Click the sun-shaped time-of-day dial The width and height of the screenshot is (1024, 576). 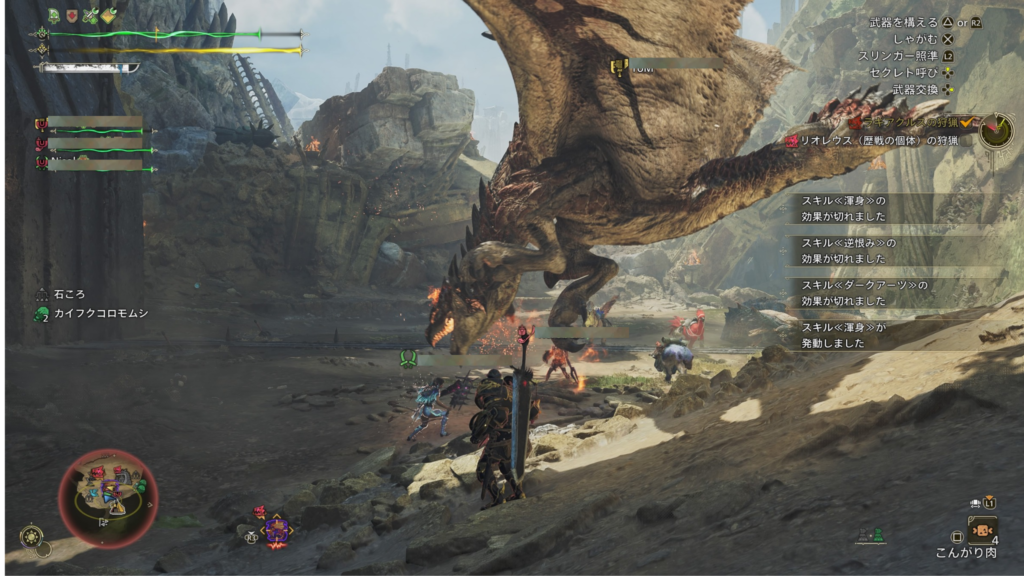(x=31, y=536)
